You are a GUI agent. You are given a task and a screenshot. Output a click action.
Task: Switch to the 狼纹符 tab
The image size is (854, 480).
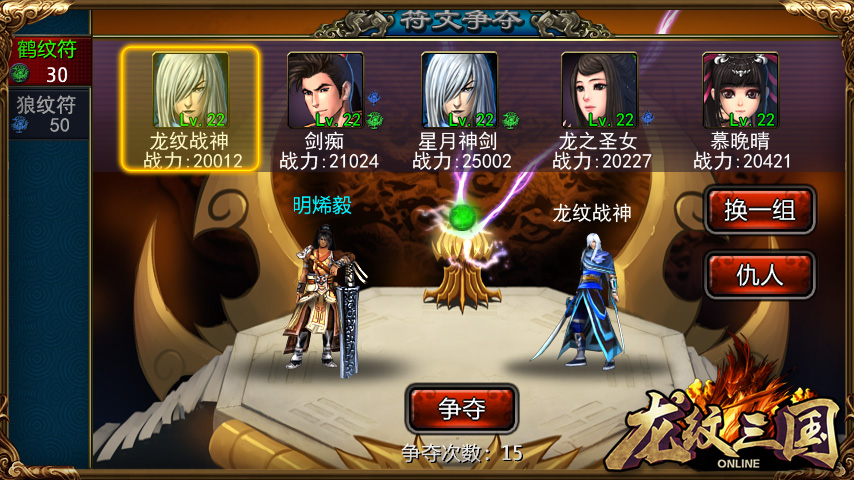44,112
